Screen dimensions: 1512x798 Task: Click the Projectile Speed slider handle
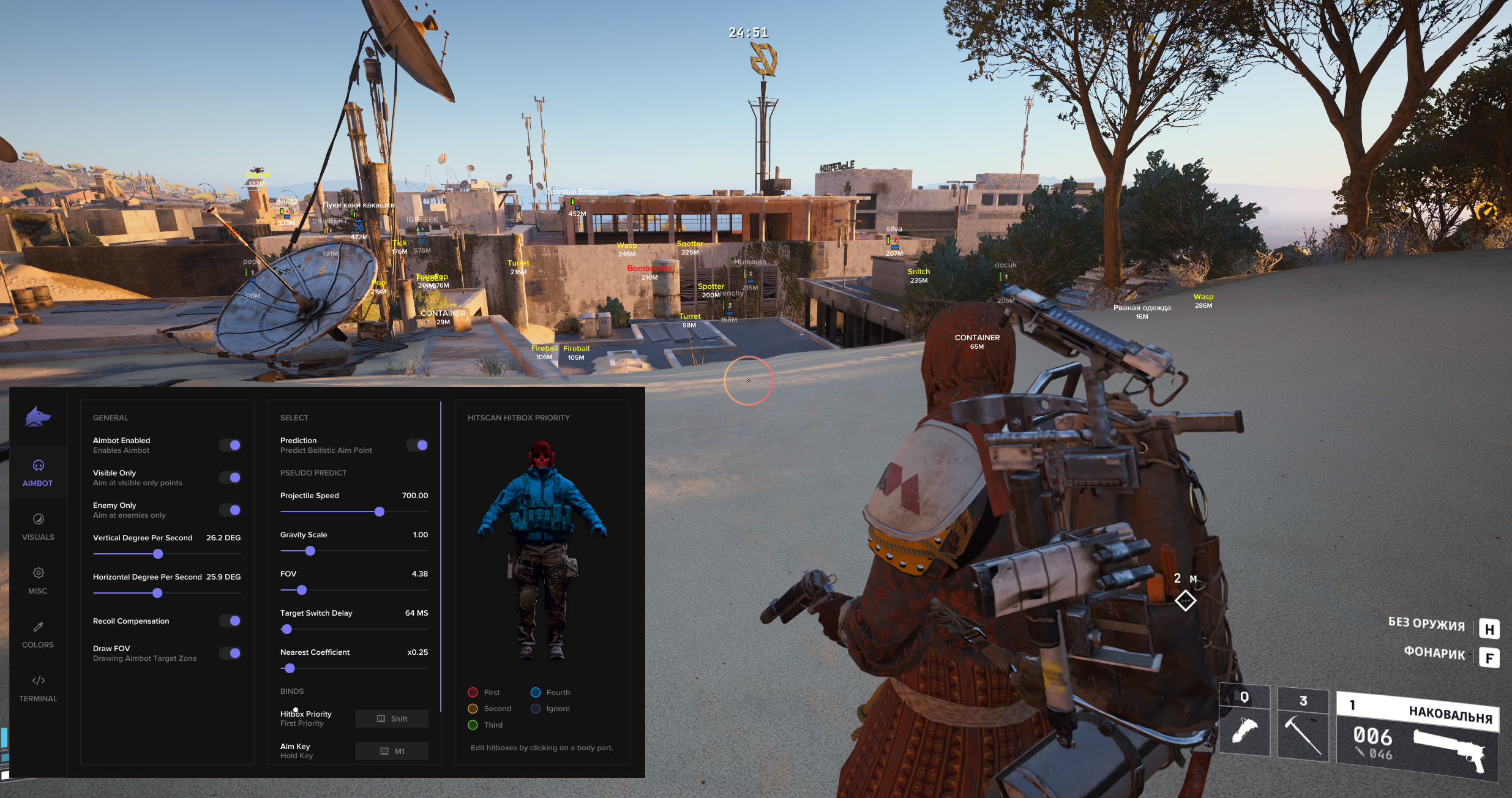[x=380, y=512]
